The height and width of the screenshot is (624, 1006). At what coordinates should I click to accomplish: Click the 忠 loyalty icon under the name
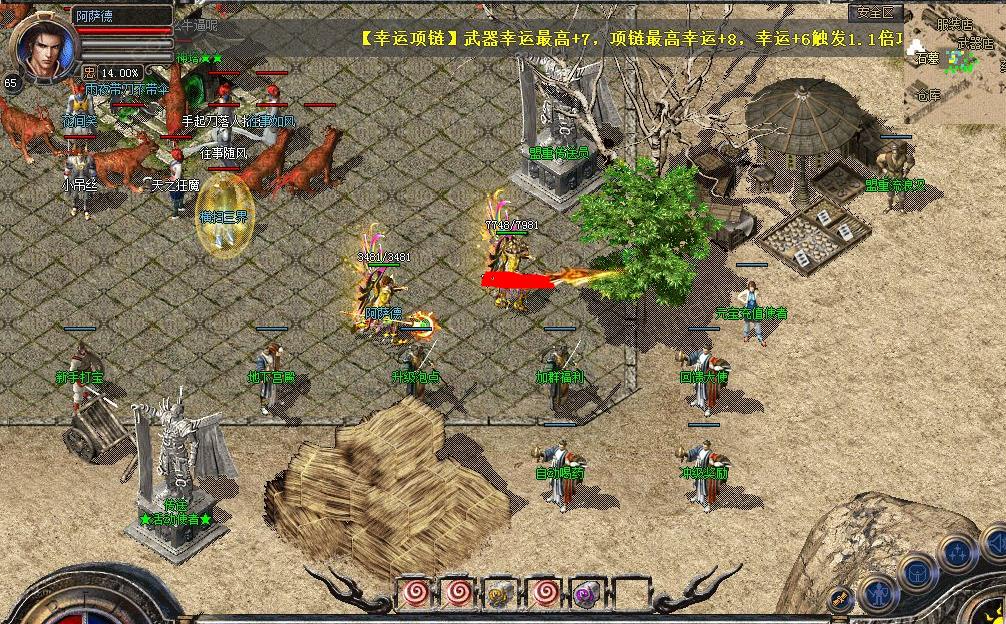pos(89,72)
